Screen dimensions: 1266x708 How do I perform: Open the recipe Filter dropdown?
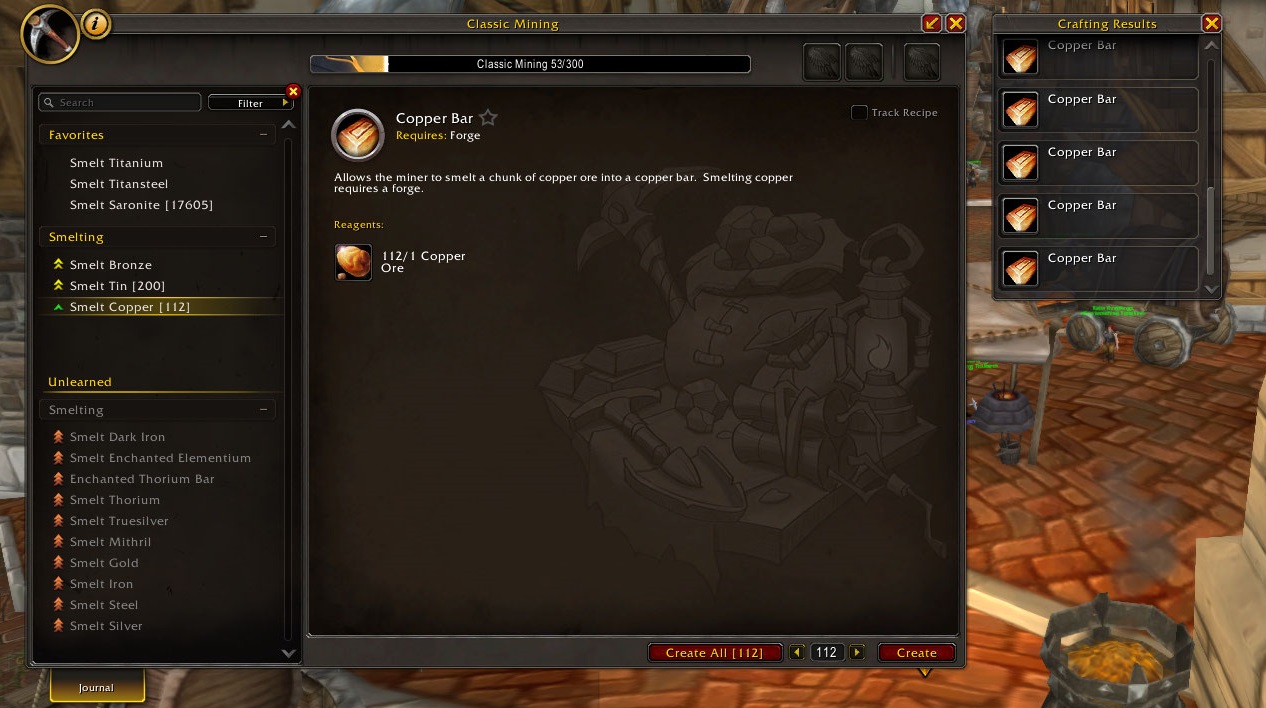click(x=250, y=102)
